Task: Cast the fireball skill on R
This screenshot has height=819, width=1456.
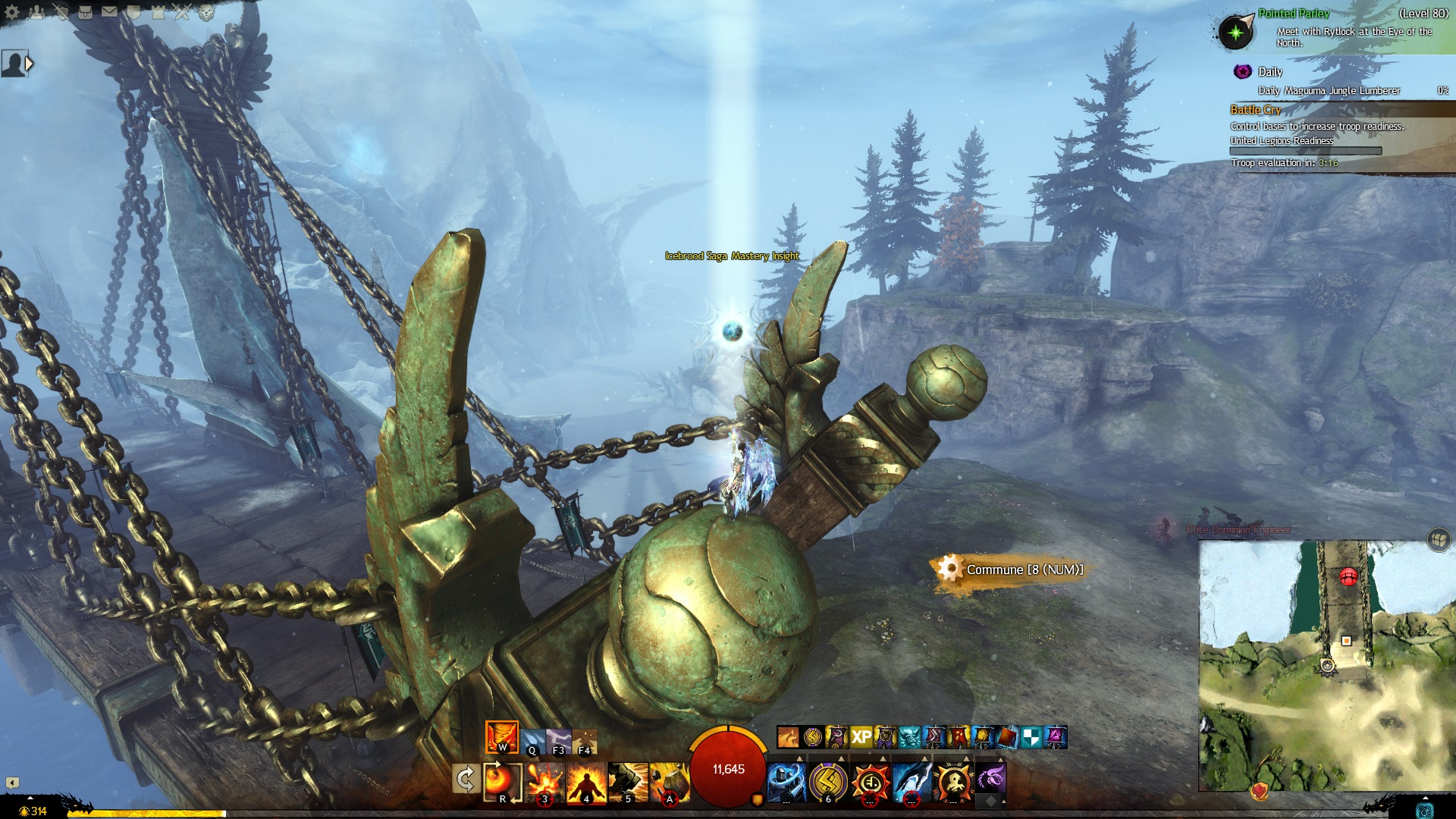Action: (502, 781)
